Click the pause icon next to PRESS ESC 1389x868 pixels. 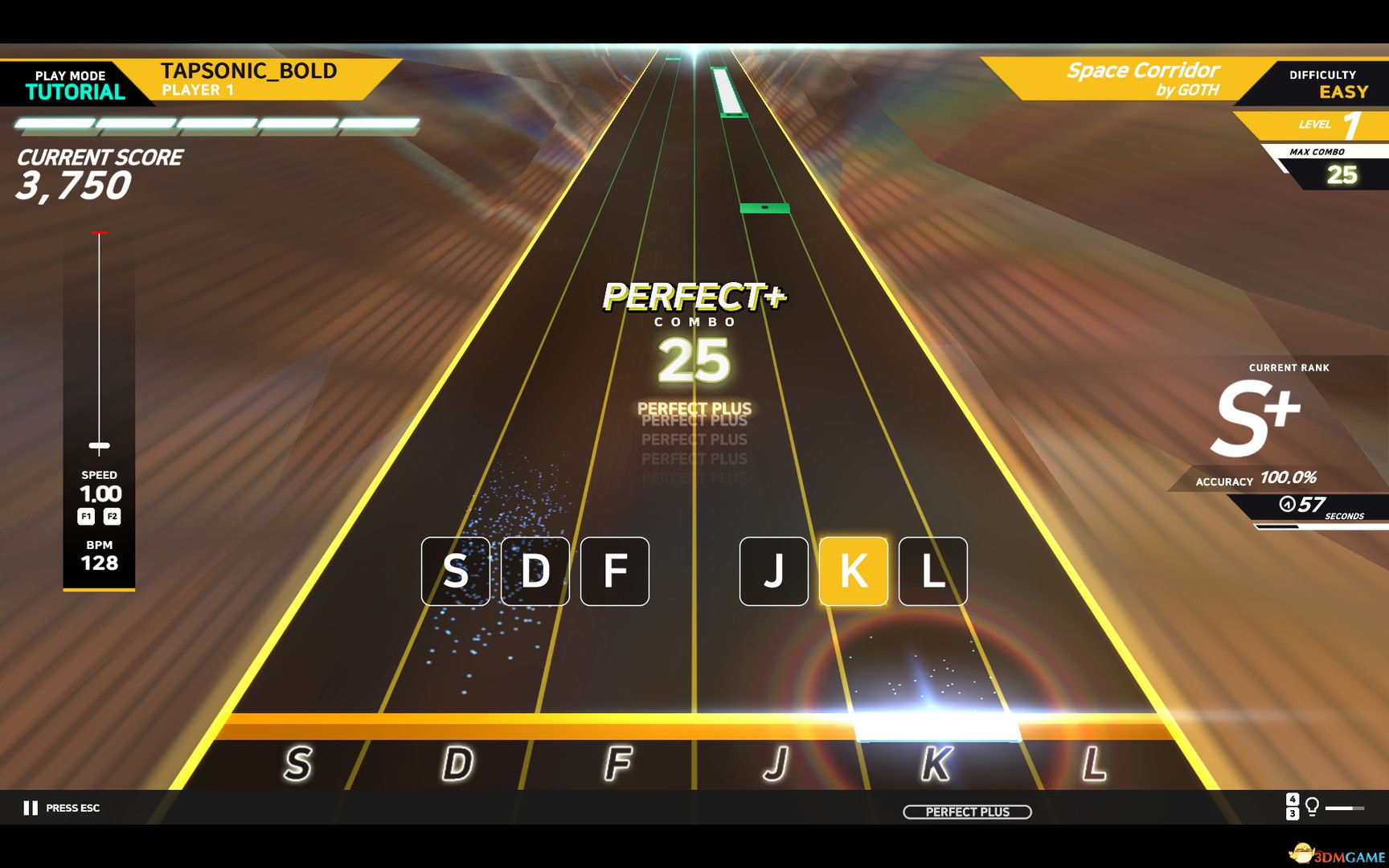coord(31,807)
